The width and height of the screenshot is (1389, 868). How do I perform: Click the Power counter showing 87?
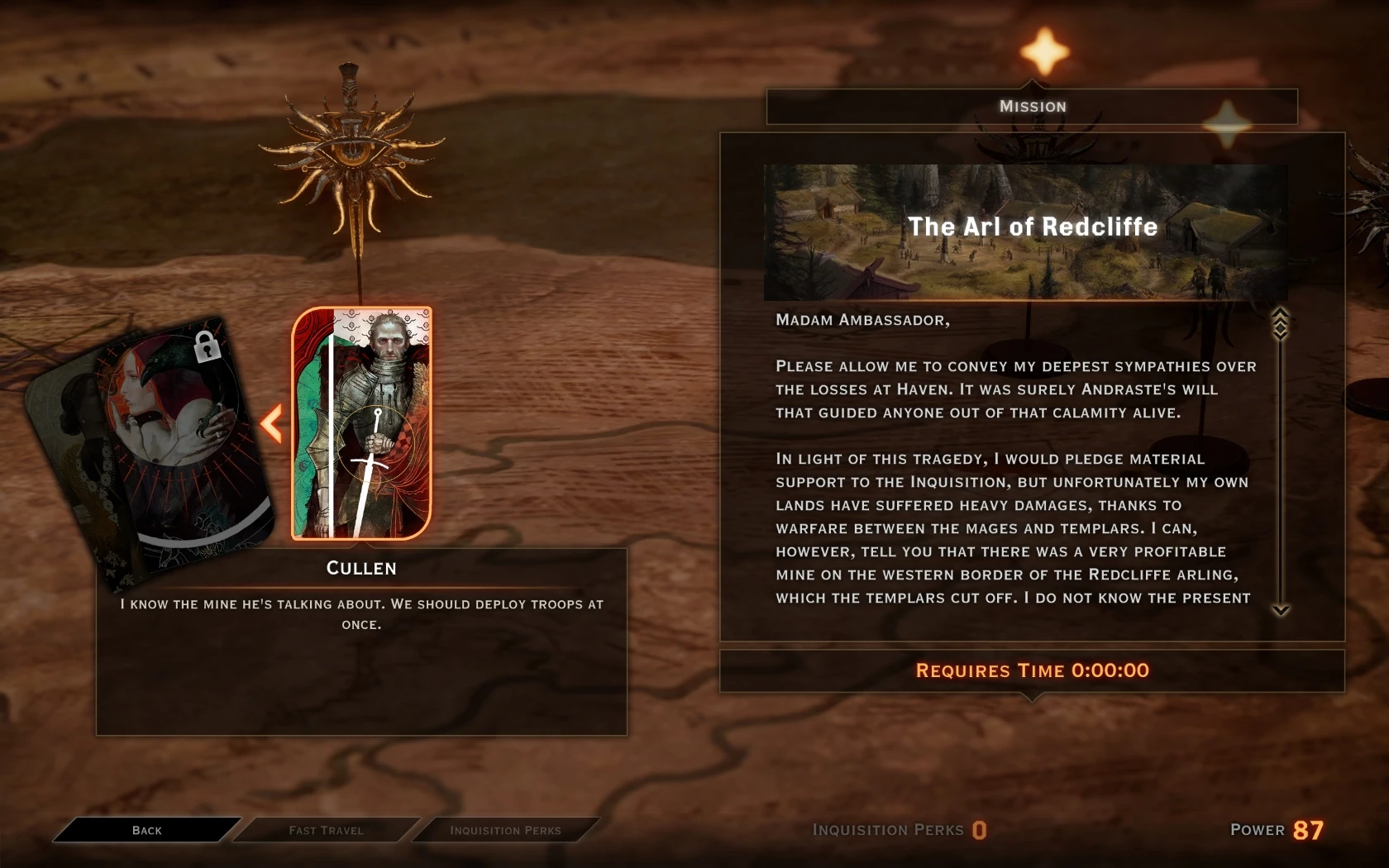[1308, 830]
